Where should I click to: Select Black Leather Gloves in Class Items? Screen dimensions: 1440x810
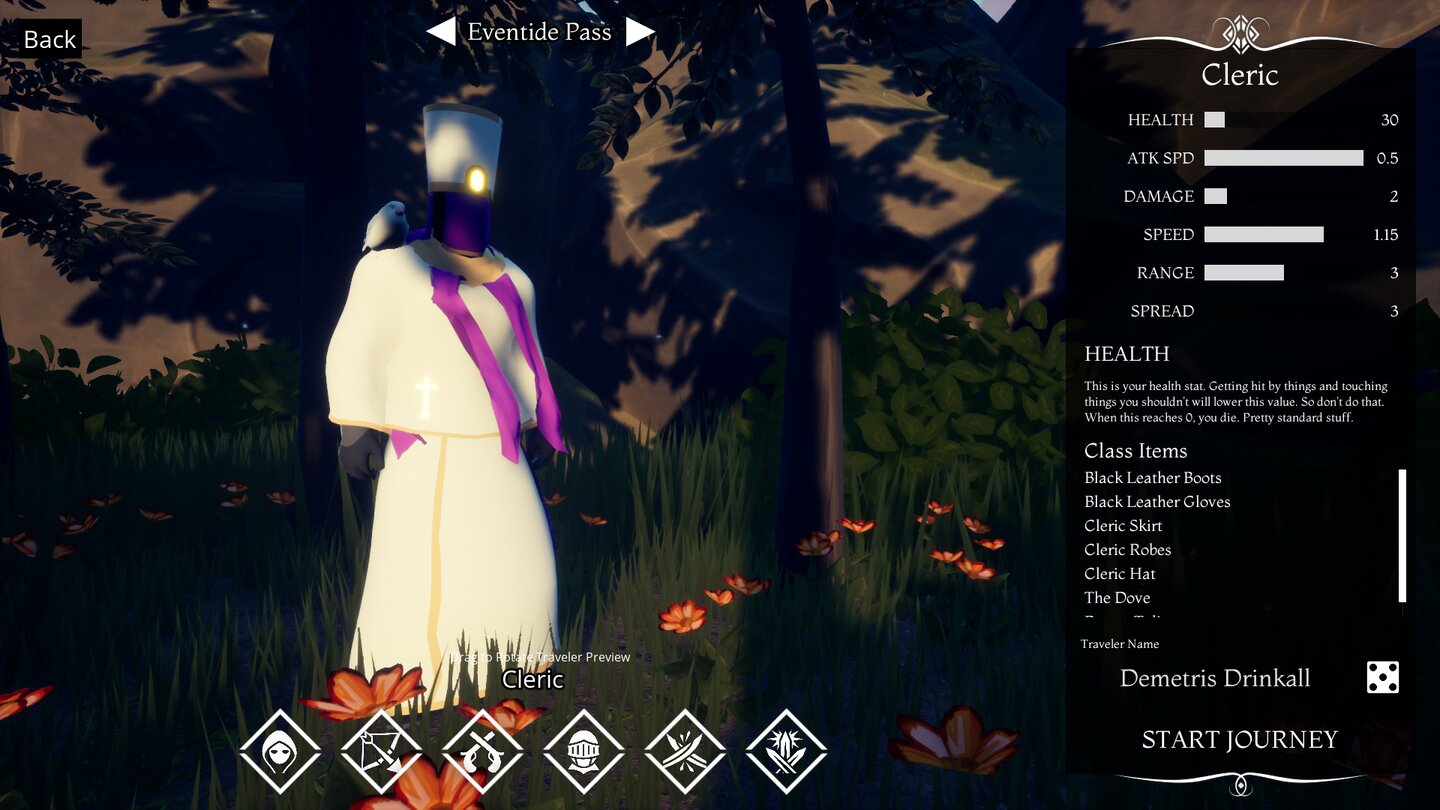(1156, 501)
